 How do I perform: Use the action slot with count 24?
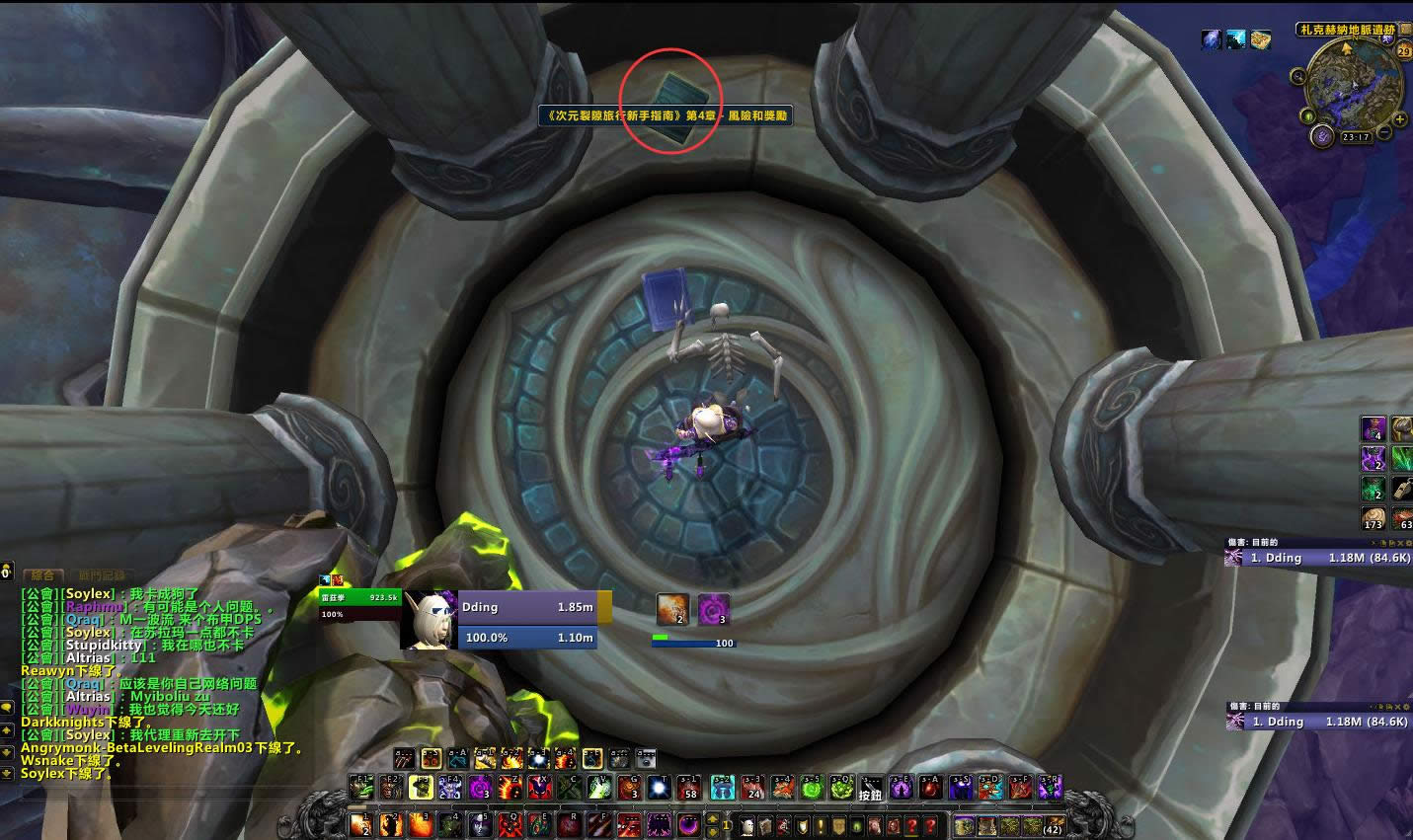pyautogui.click(x=752, y=787)
